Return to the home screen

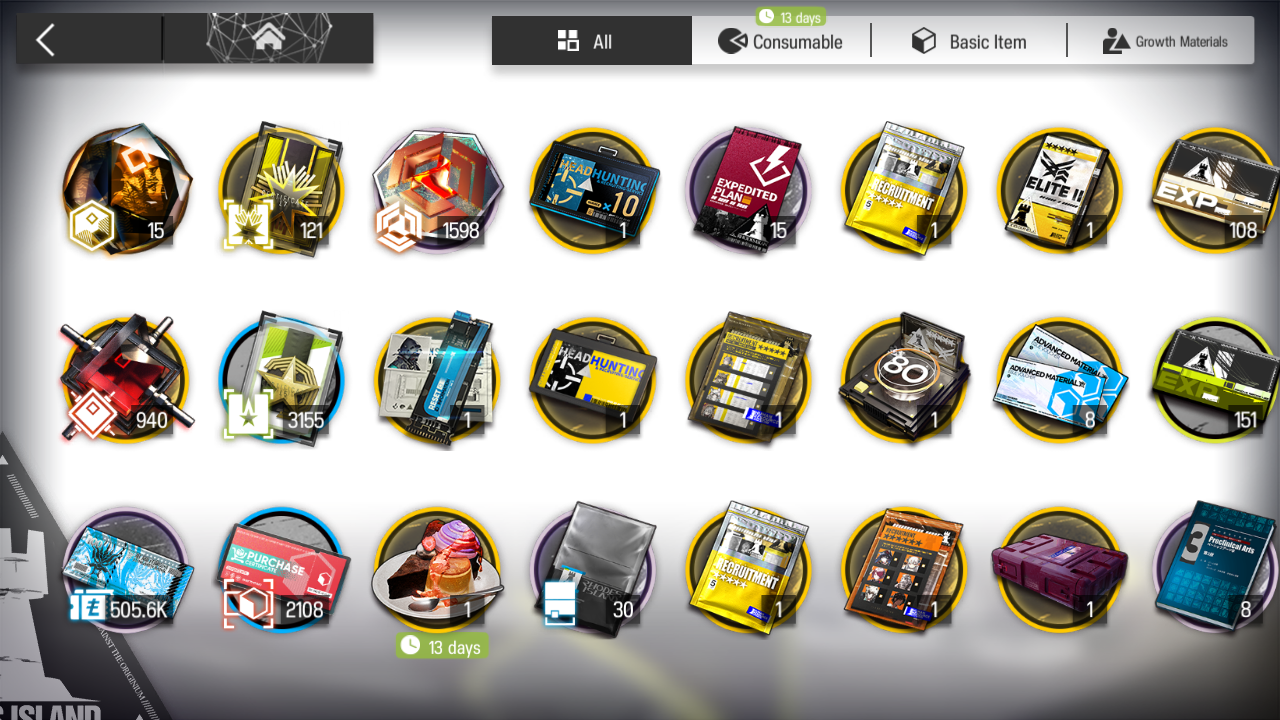[x=267, y=39]
